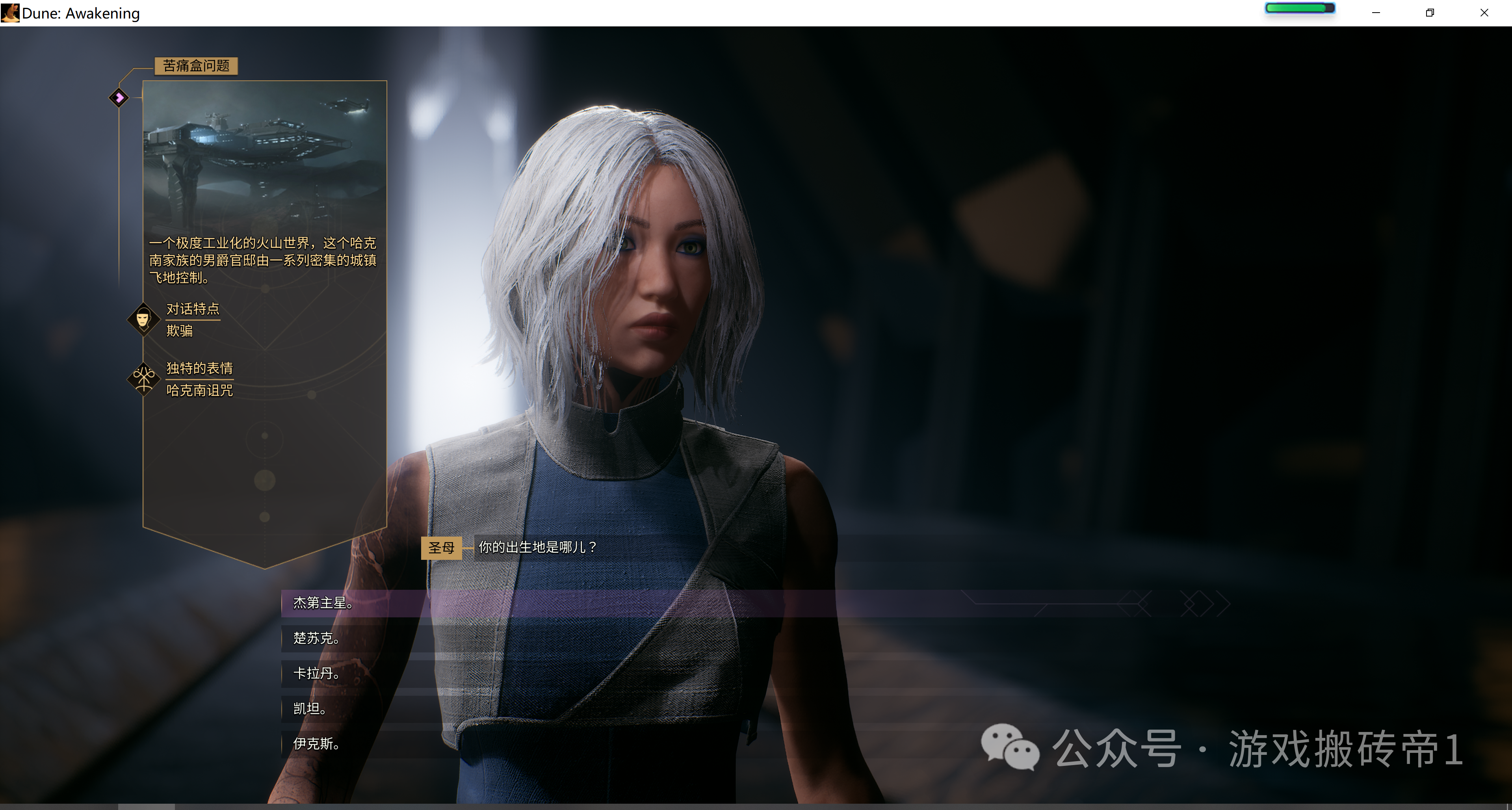Select the 楚苏克 dialogue answer

tap(316, 639)
